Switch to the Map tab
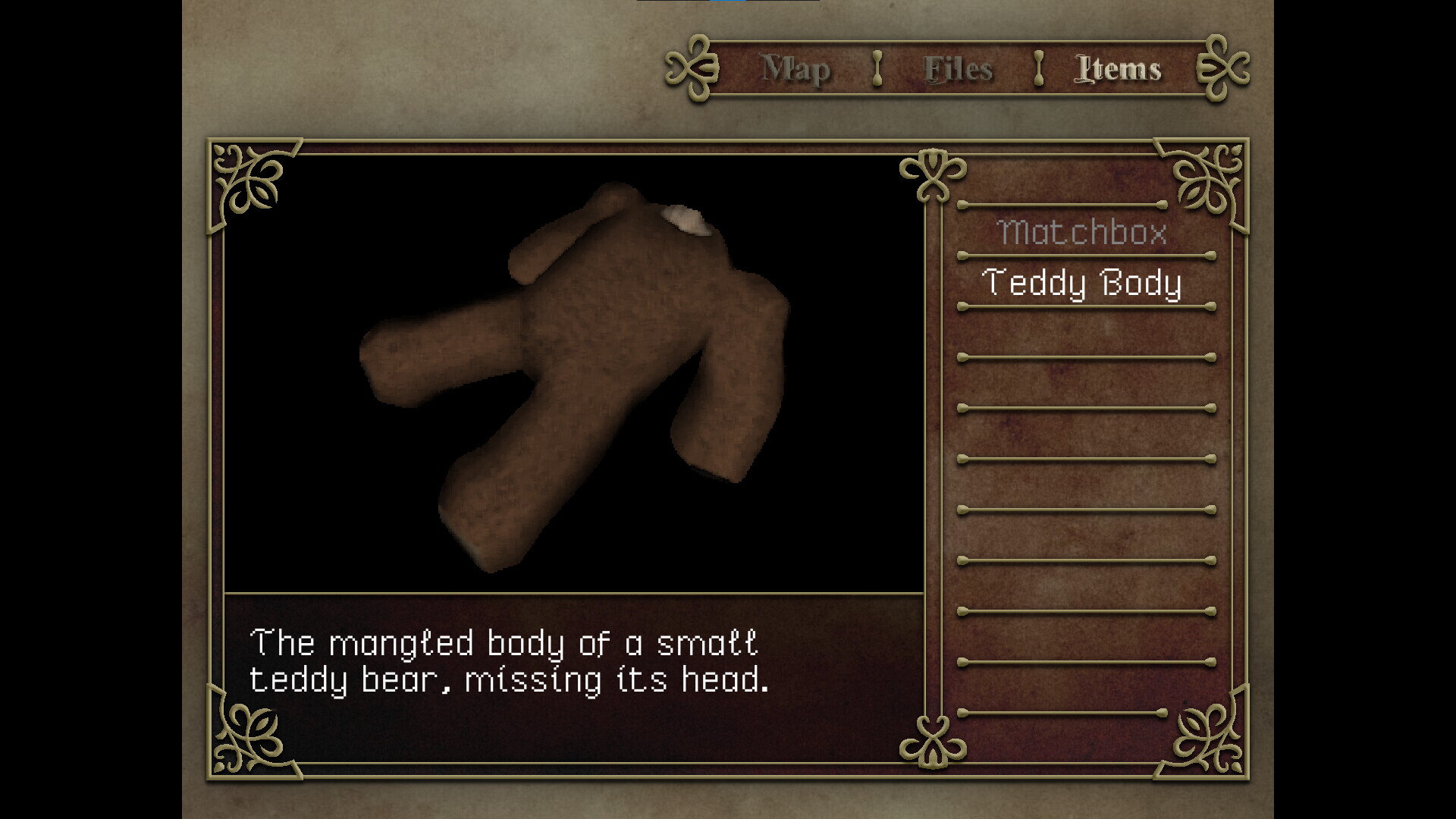The width and height of the screenshot is (1456, 819). coord(795,69)
